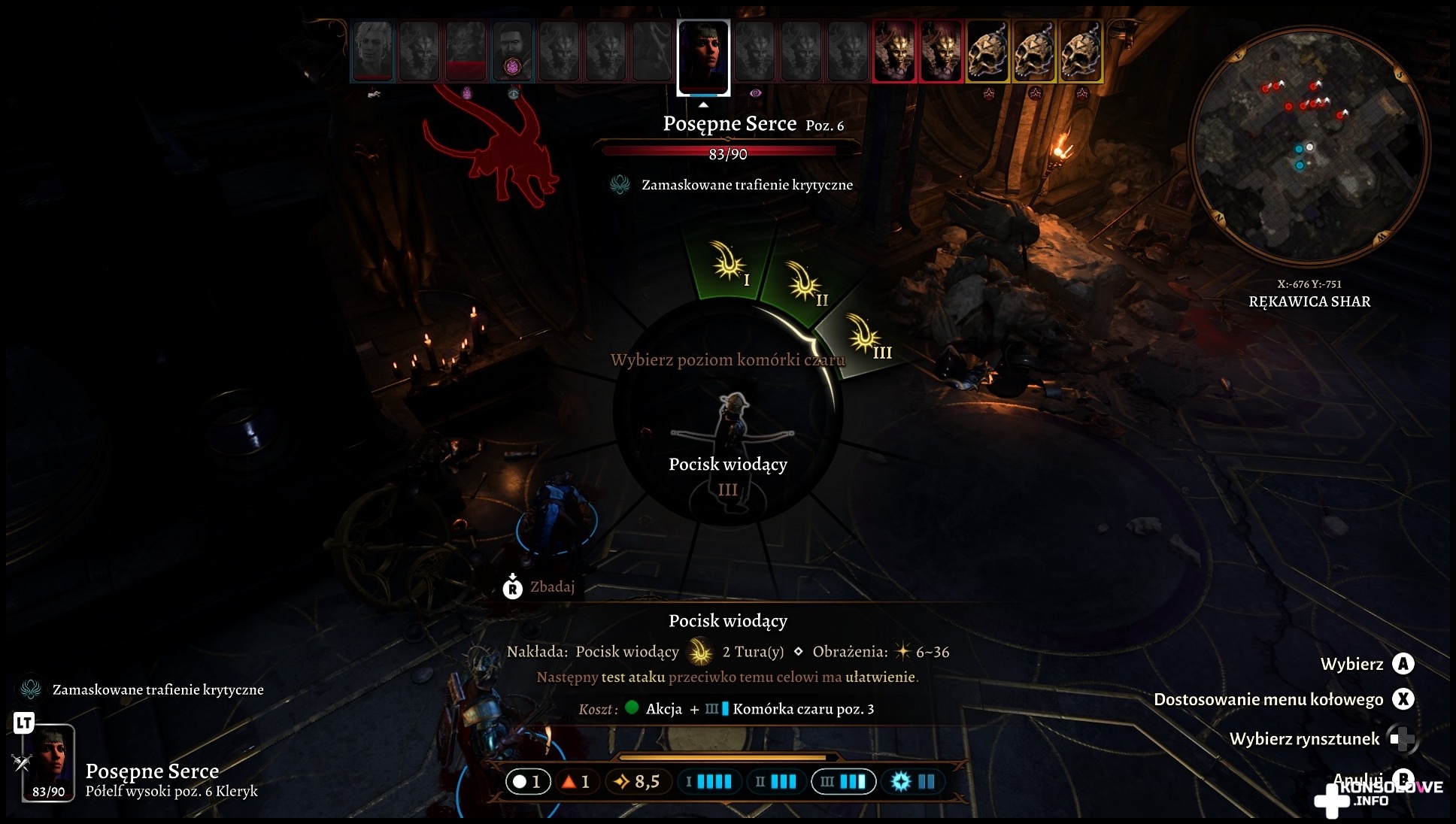
Task: Select the blond-haired portrait in turn order
Action: (373, 50)
